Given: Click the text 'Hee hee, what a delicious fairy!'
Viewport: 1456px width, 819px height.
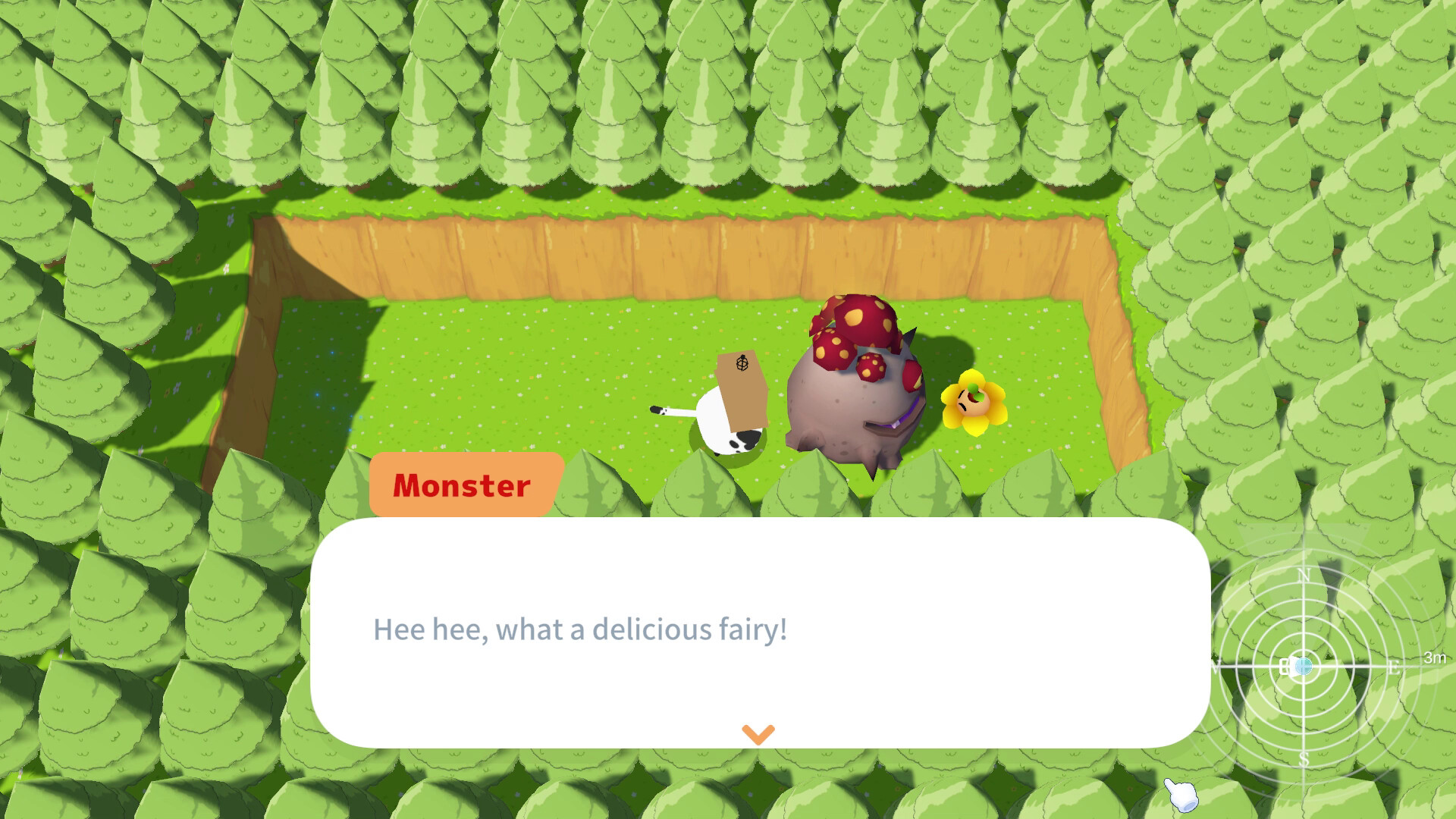Looking at the screenshot, I should click(x=580, y=628).
